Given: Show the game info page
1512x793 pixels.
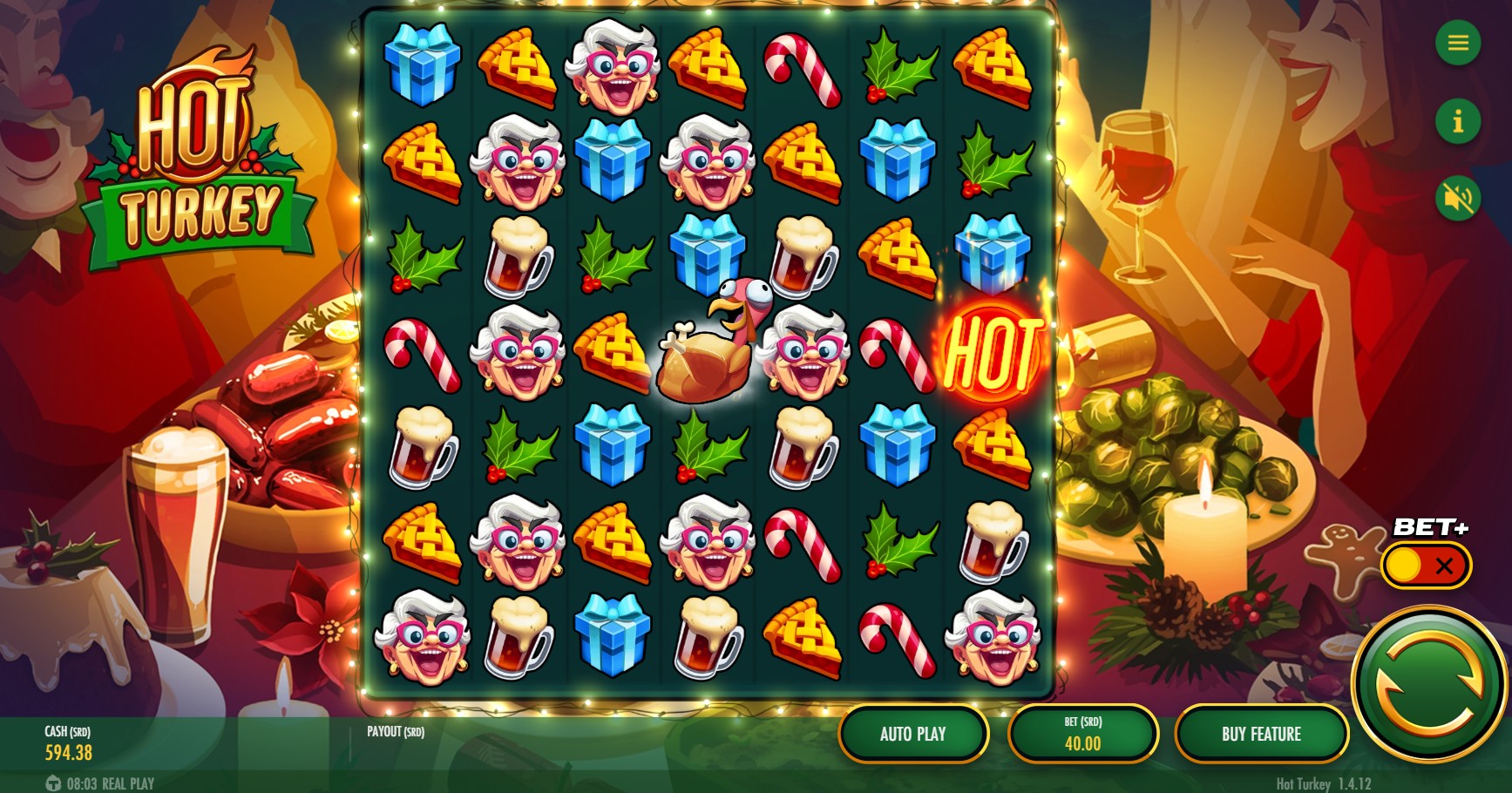Looking at the screenshot, I should pyautogui.click(x=1458, y=121).
